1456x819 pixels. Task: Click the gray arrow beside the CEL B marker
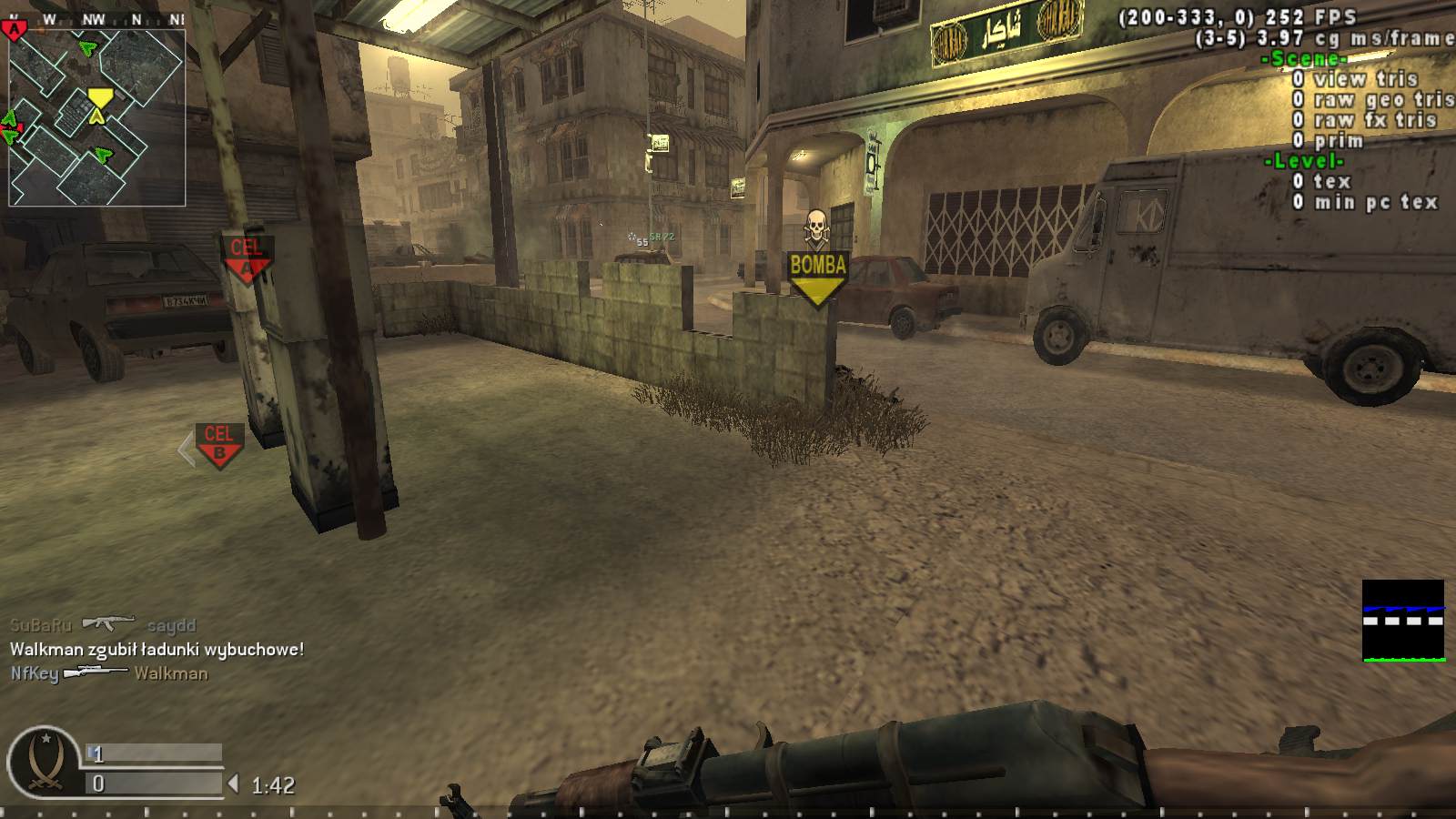point(185,447)
